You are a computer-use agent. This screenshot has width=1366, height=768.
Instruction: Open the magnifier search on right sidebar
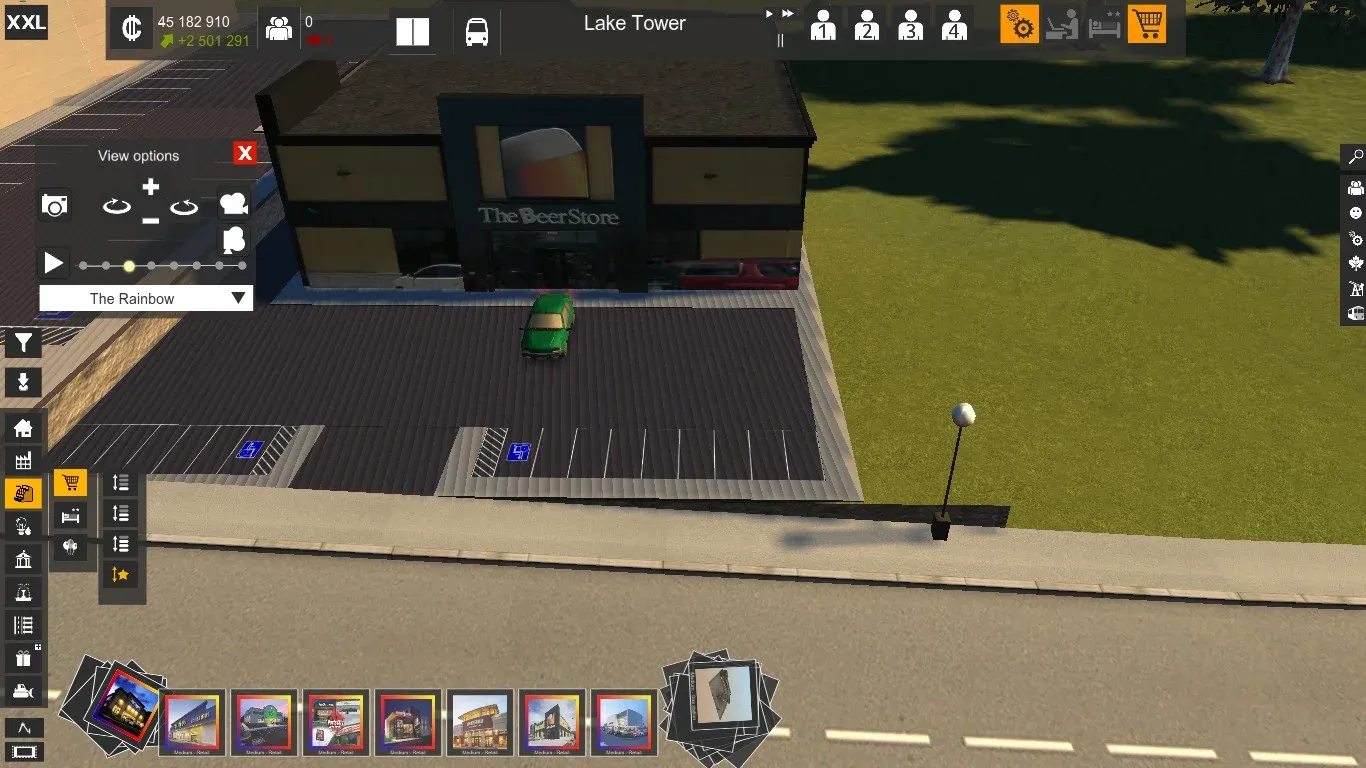pyautogui.click(x=1355, y=158)
